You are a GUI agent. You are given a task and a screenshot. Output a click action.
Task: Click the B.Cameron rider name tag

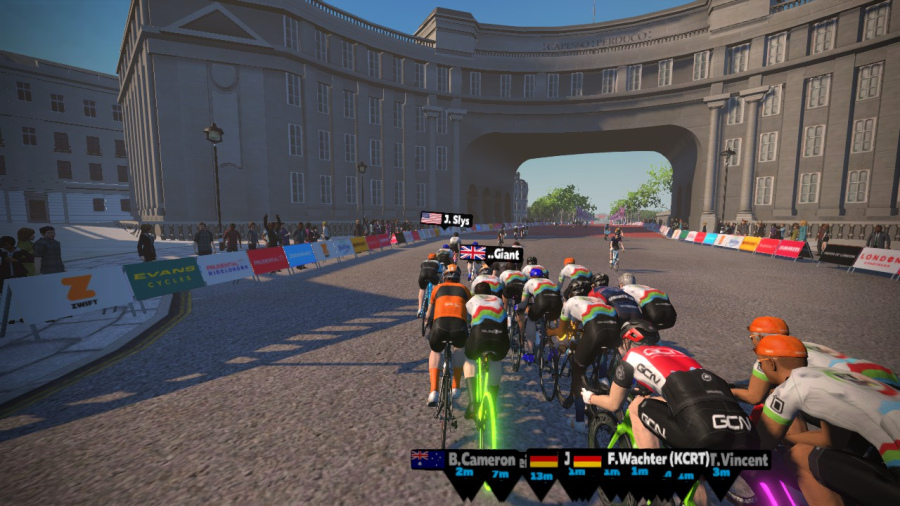(466, 460)
